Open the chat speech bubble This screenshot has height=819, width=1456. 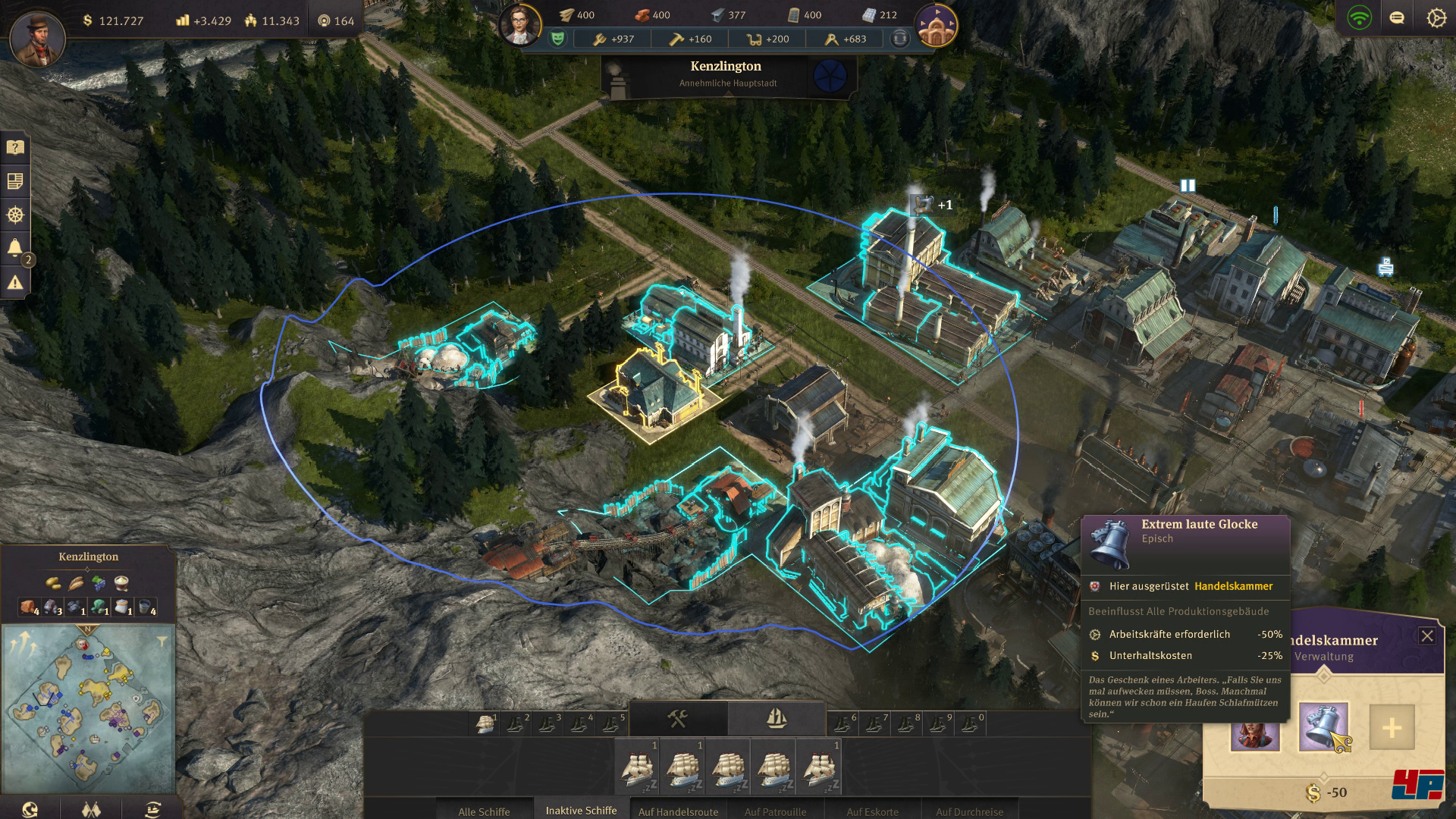tap(1396, 18)
